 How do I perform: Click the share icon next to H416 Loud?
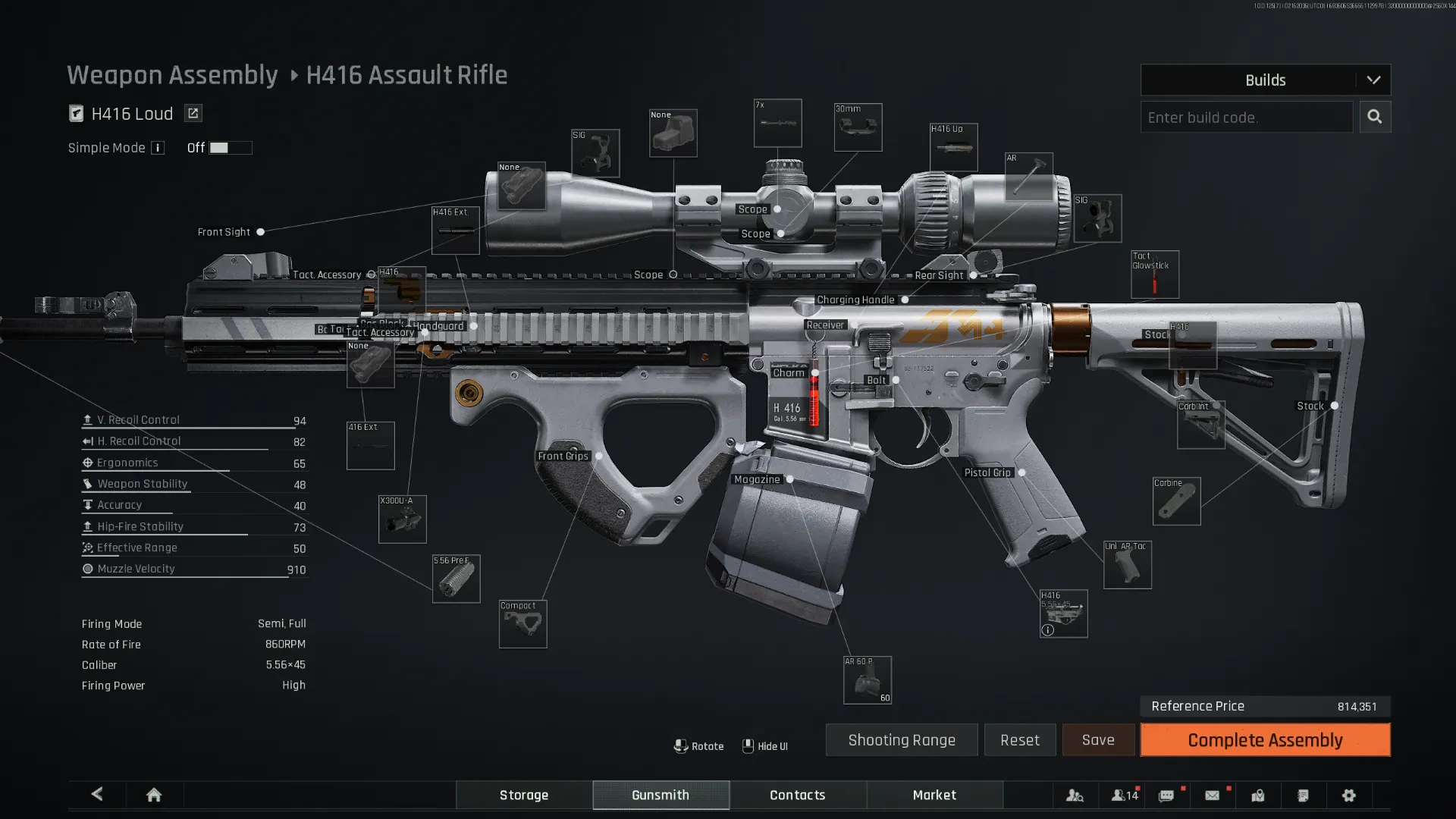pyautogui.click(x=193, y=113)
